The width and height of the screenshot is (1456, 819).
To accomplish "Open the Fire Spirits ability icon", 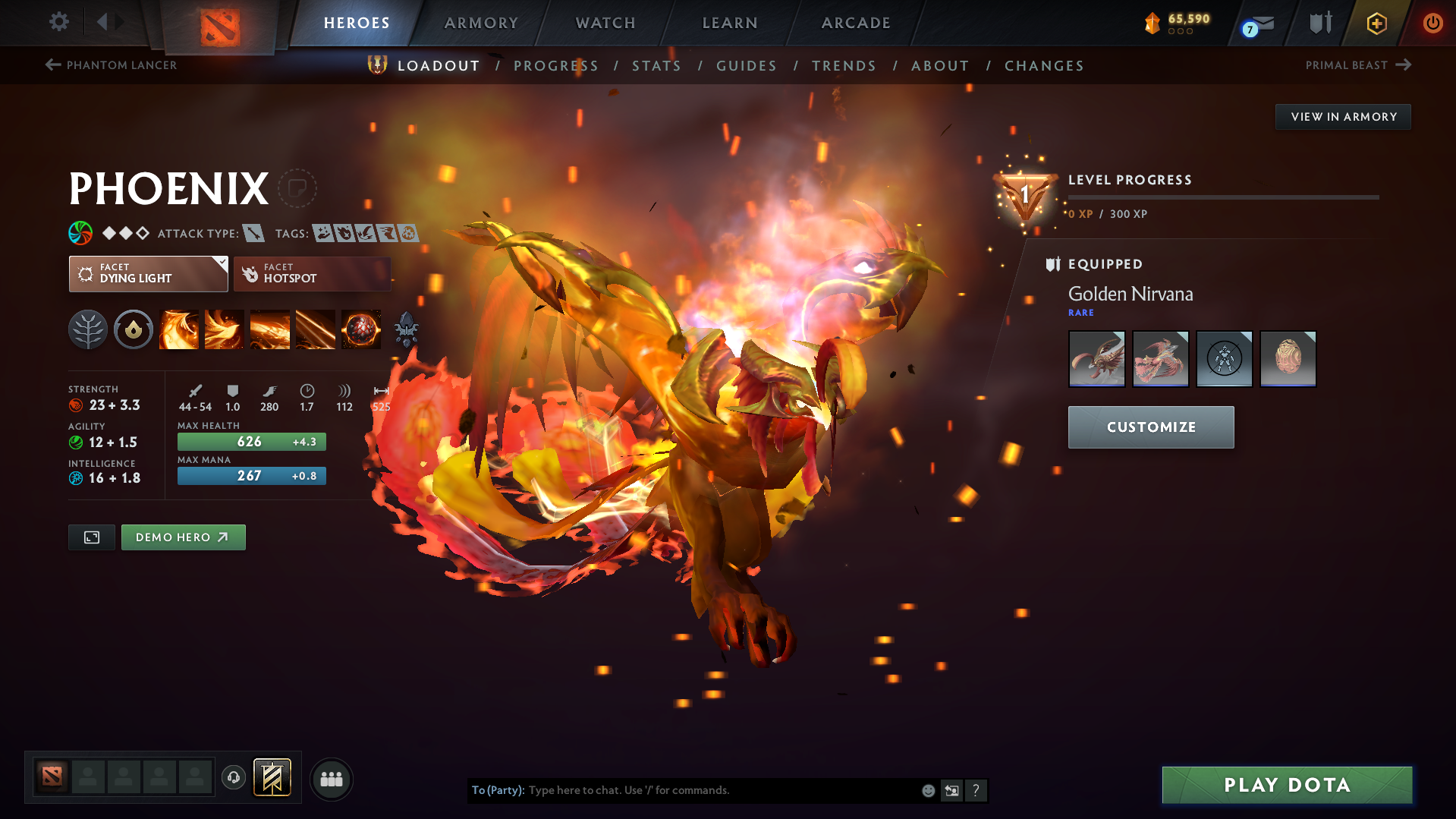I will 225,329.
